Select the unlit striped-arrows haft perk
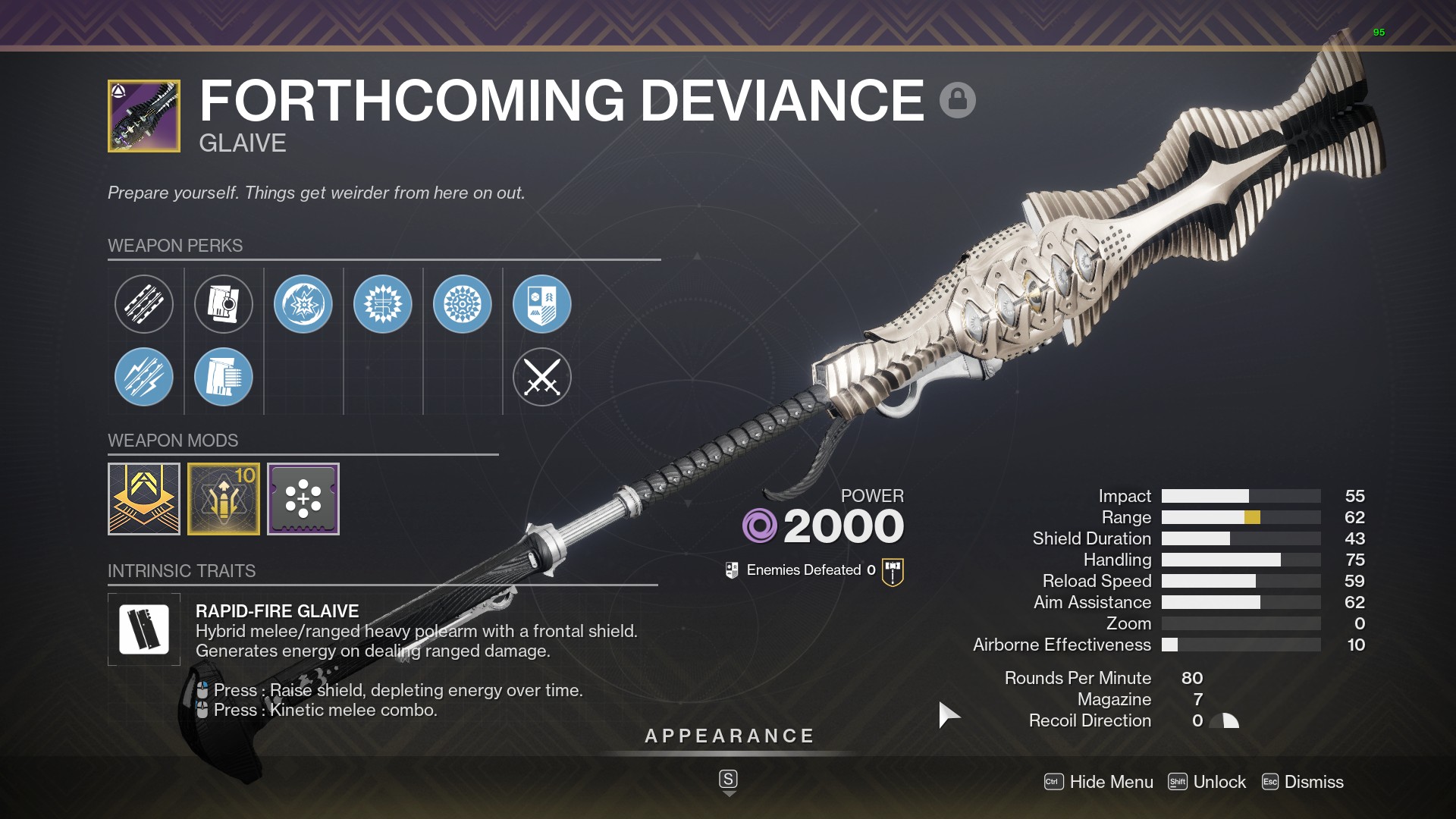Screen dimensions: 1456x819 click(144, 304)
